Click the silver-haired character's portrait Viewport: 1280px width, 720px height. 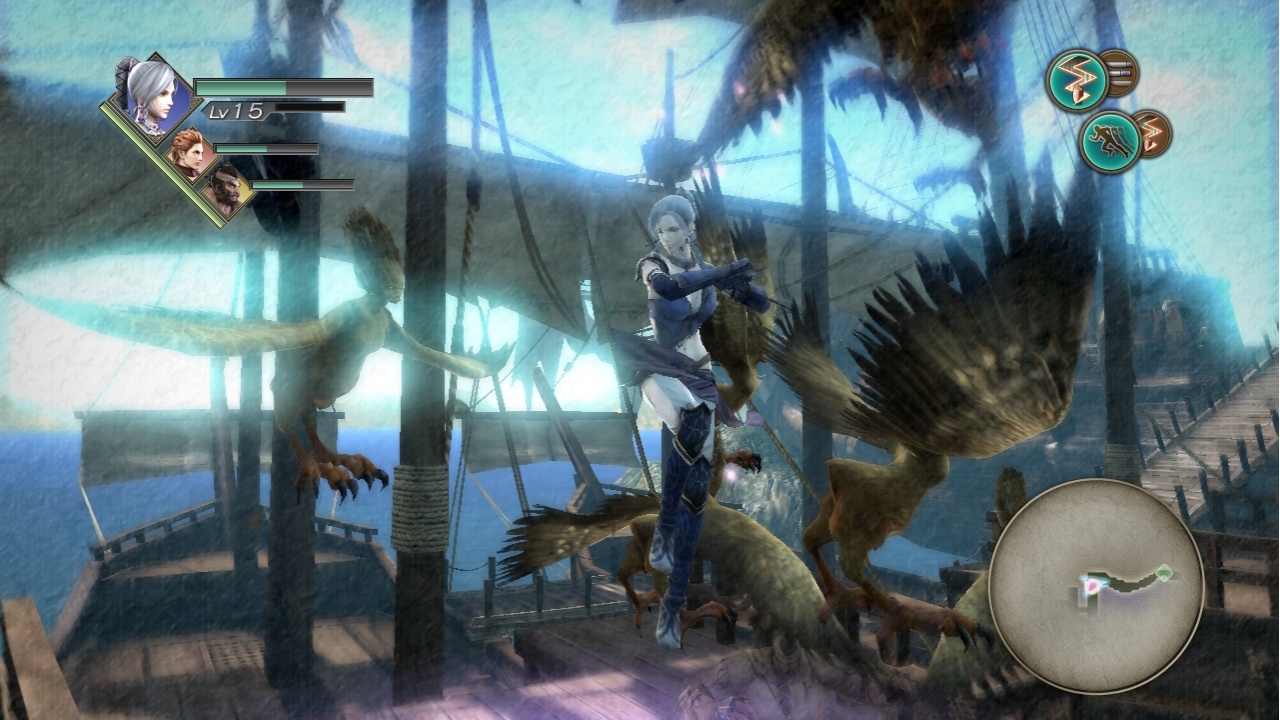click(152, 95)
